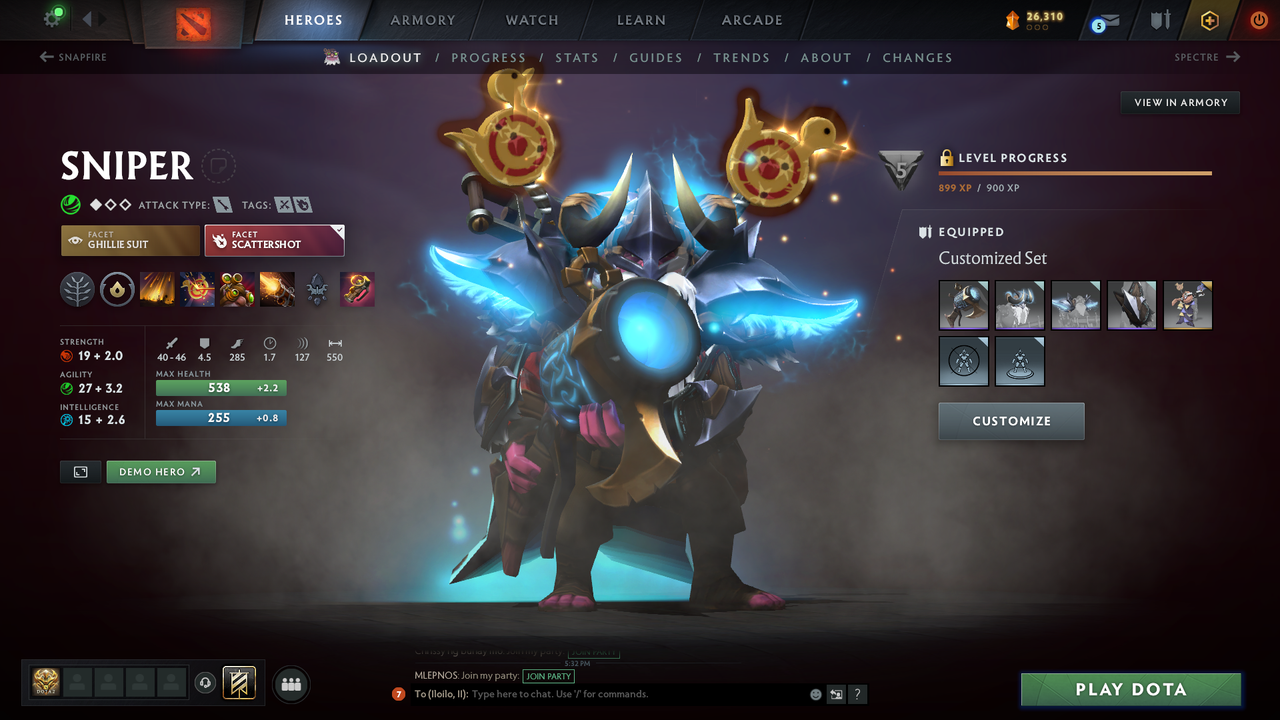Select Sniper's Shrapnel ability icon
Viewport: 1280px width, 720px height.
coord(158,289)
